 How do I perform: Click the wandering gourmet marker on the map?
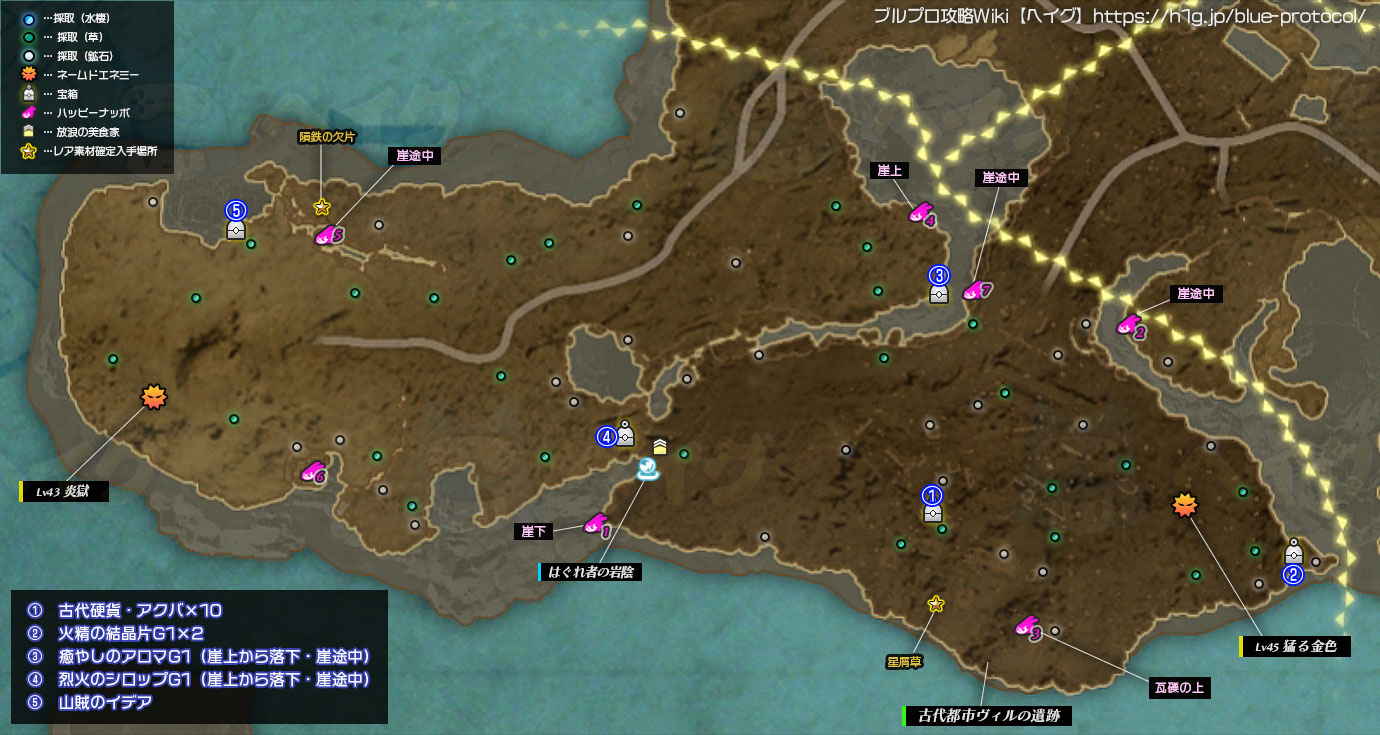click(660, 446)
